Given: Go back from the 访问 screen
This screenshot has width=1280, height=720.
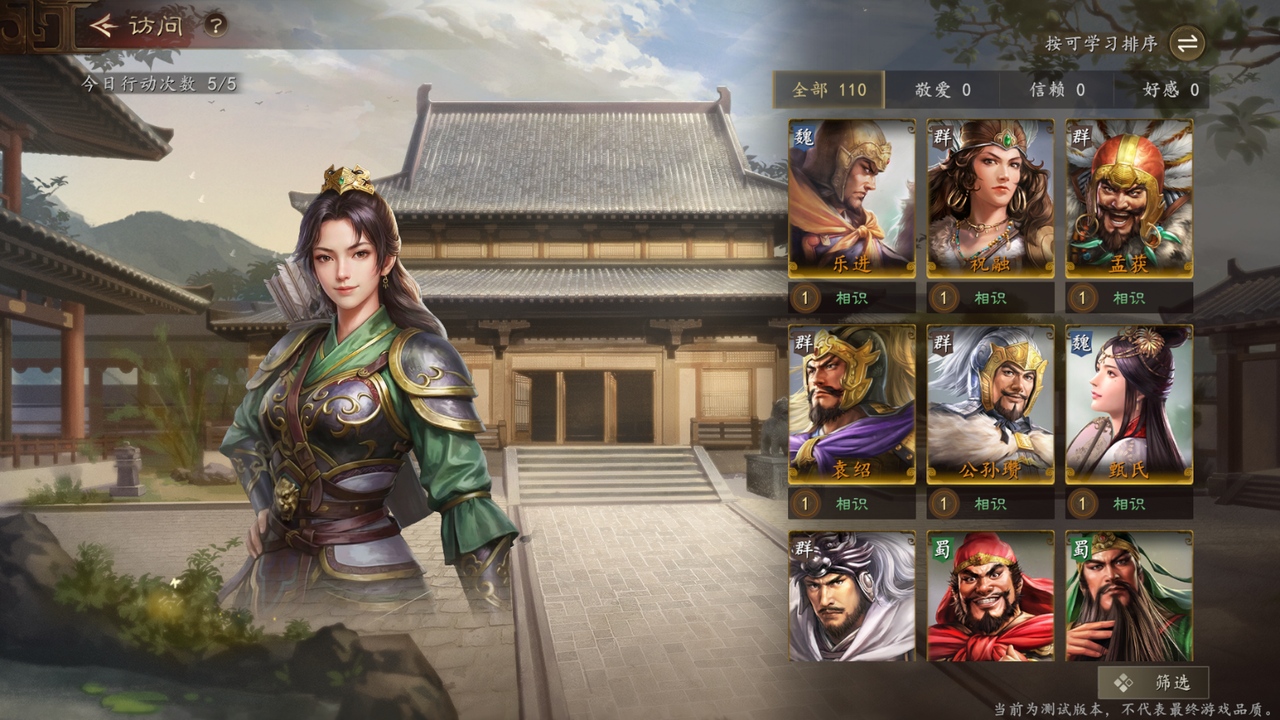Looking at the screenshot, I should (x=104, y=26).
